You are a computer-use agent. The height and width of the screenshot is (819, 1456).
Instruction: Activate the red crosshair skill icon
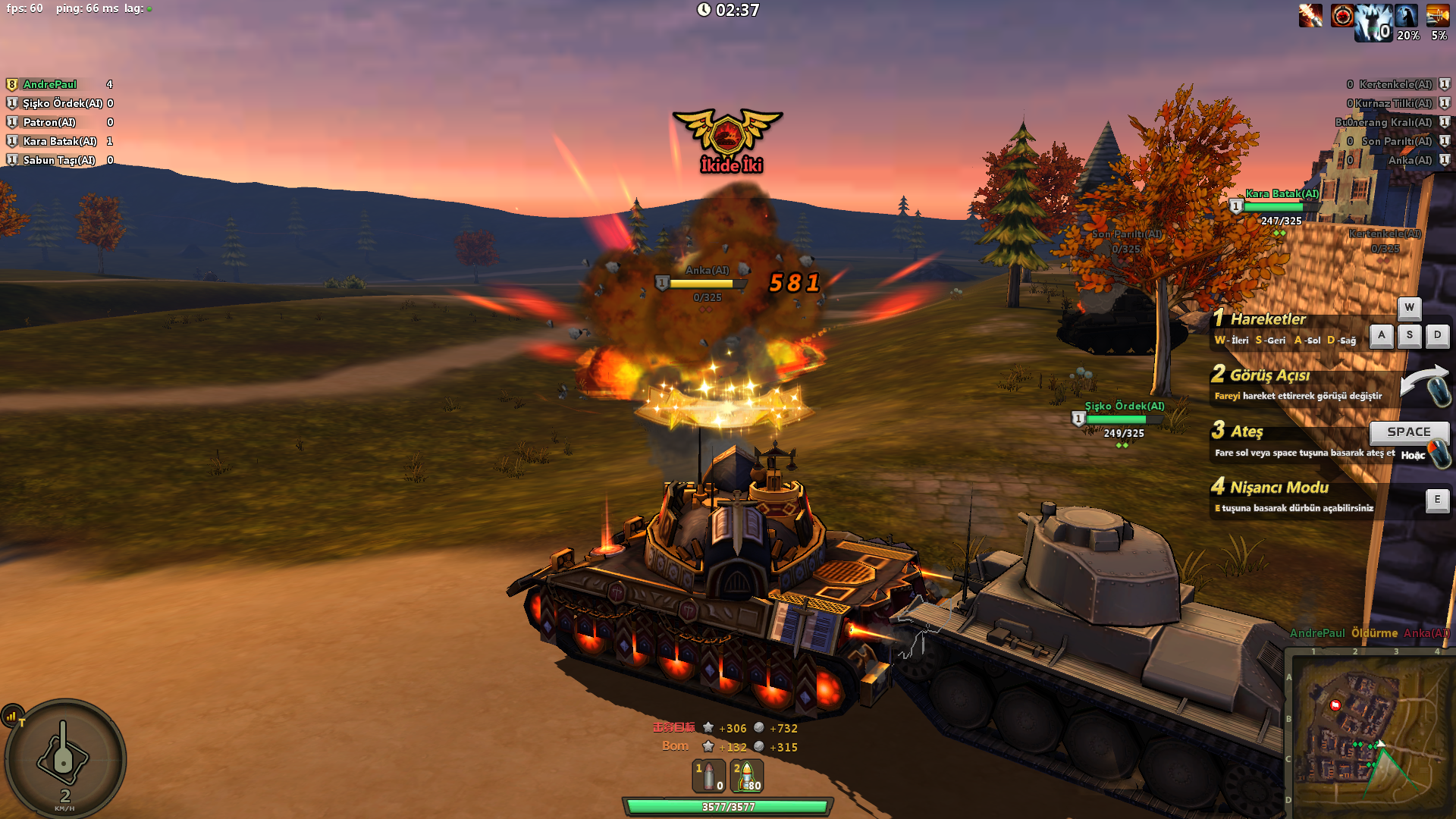1342,15
